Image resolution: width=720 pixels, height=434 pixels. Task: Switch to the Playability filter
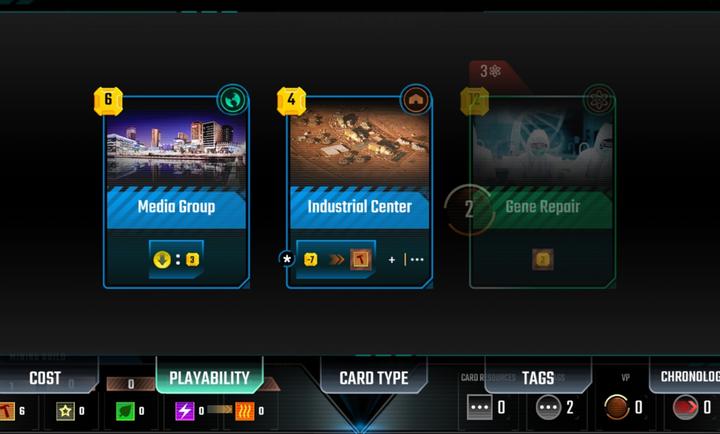(x=208, y=378)
